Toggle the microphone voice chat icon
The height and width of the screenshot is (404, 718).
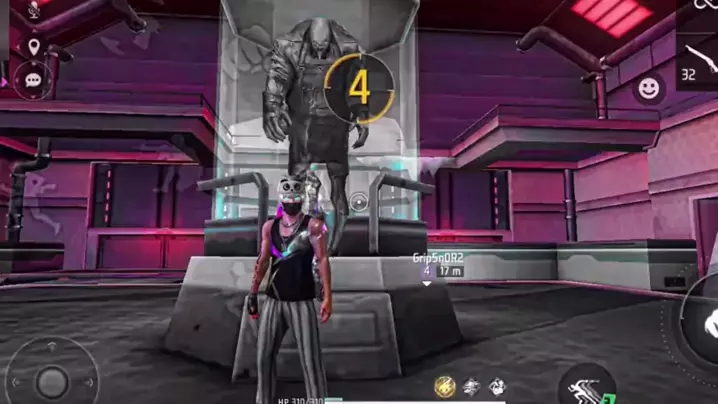point(33,11)
